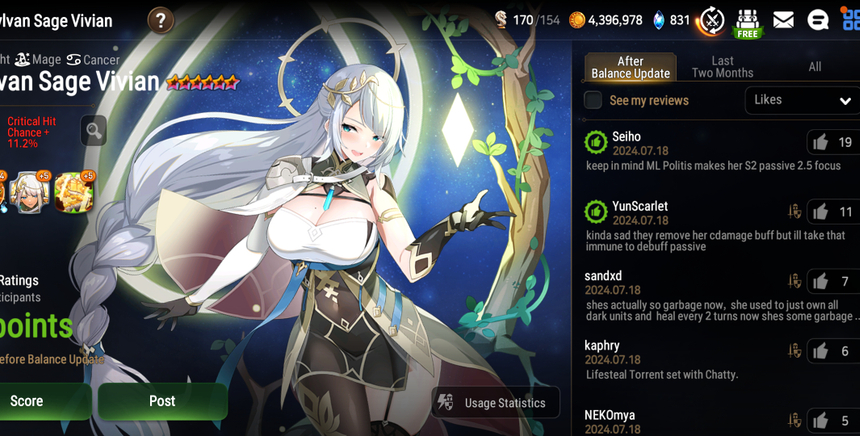Report YunScarlet's review

(795, 212)
